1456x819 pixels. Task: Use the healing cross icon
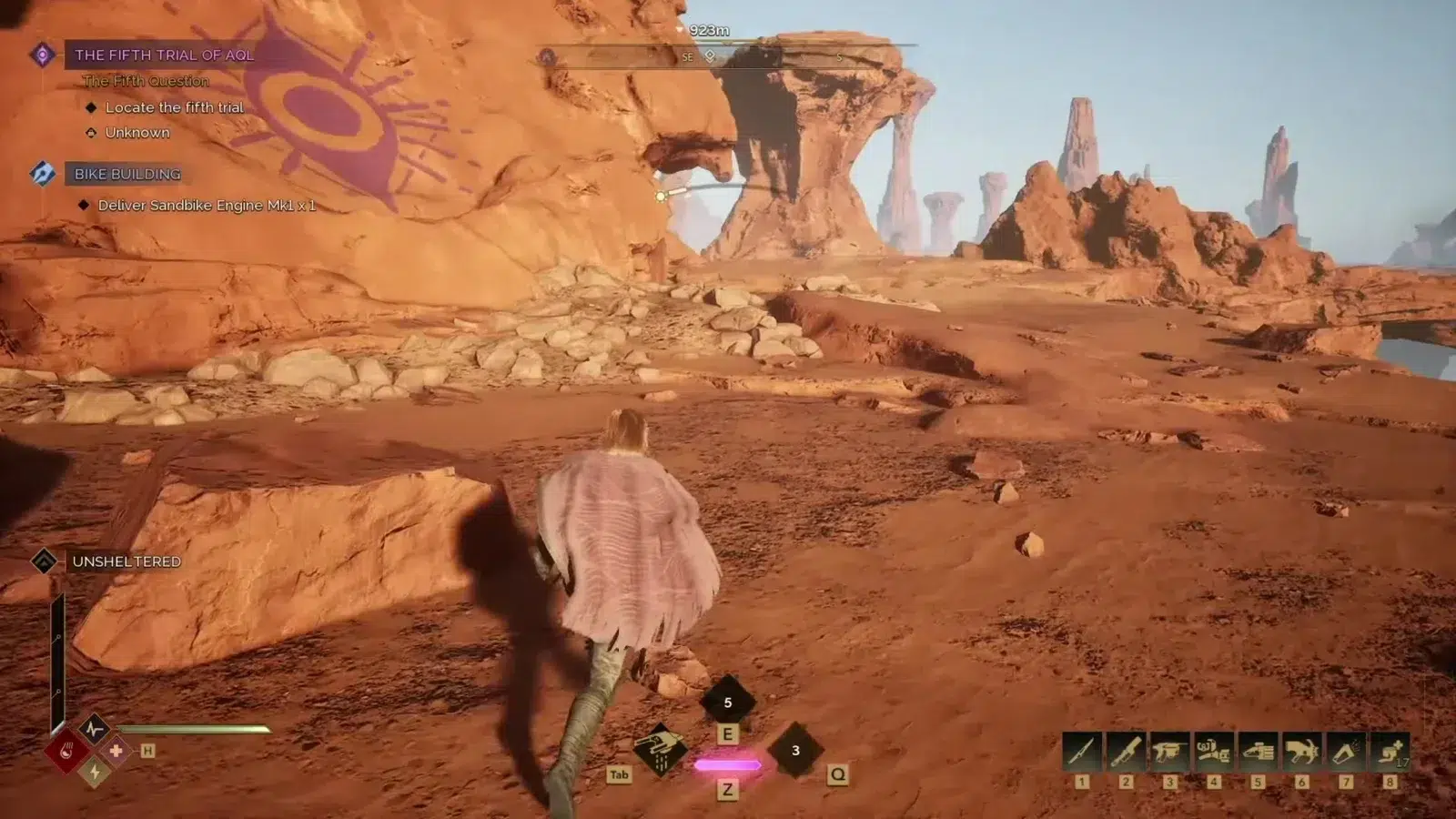116,751
